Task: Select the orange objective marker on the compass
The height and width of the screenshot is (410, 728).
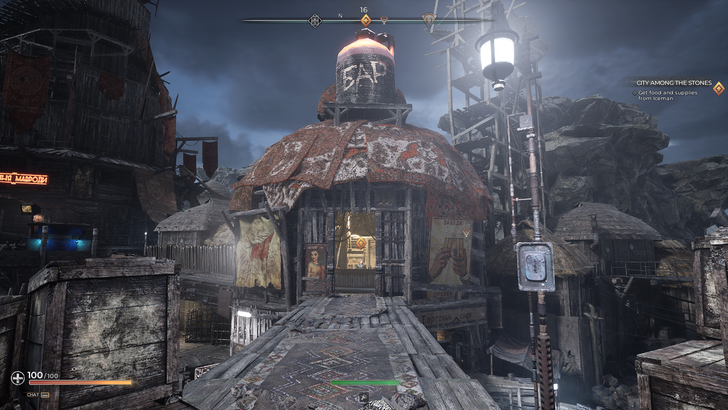Action: [365, 20]
